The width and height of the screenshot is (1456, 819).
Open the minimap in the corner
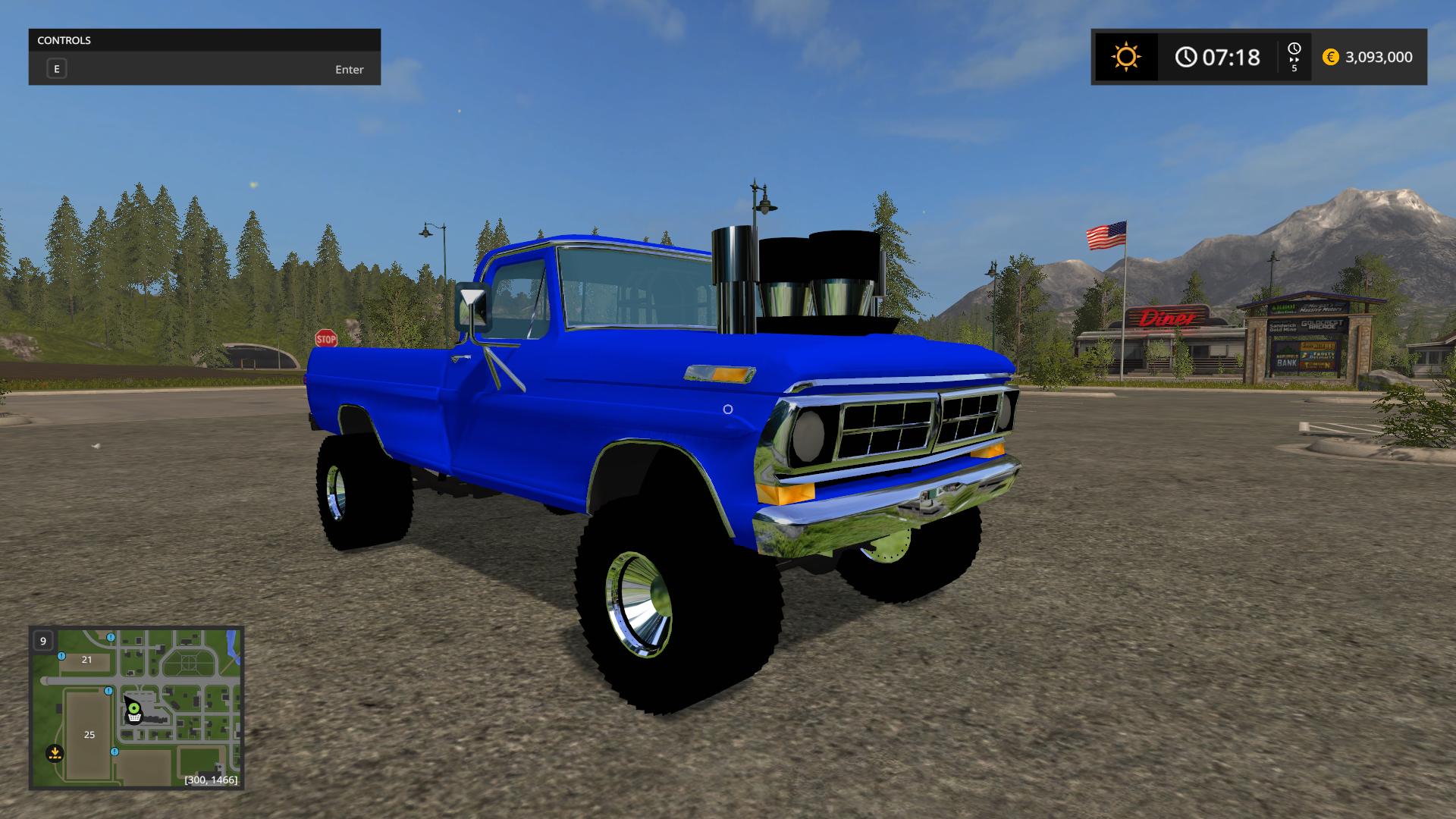pos(136,707)
